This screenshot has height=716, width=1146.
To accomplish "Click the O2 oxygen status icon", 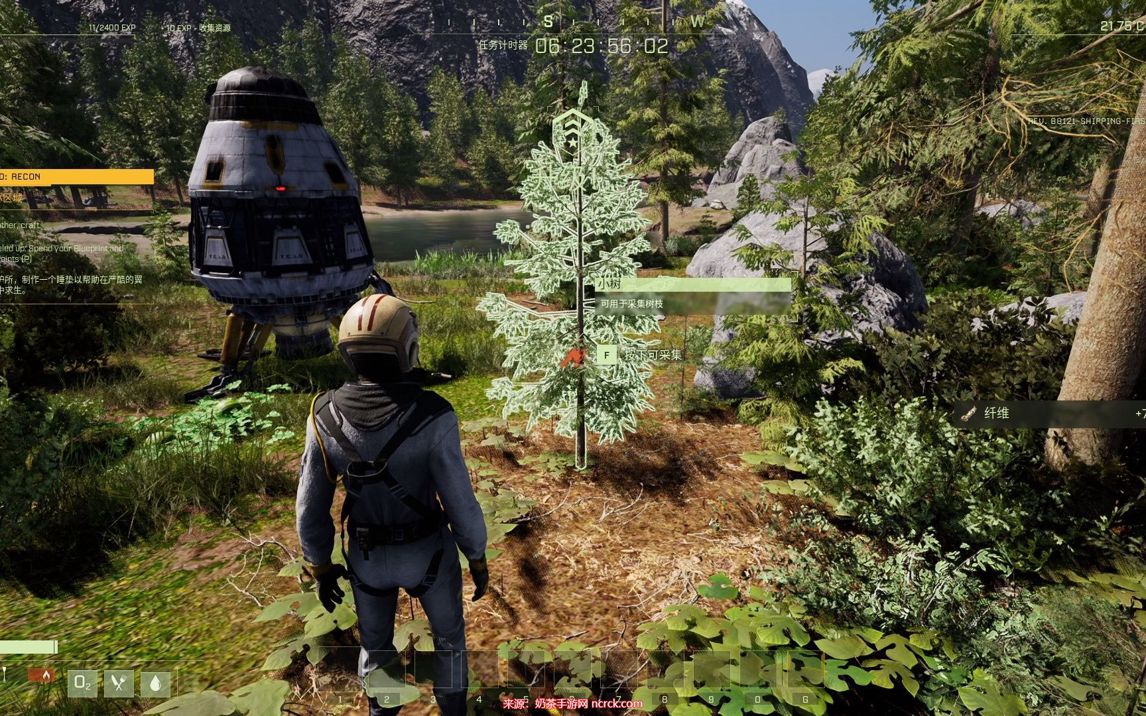I will pos(82,683).
